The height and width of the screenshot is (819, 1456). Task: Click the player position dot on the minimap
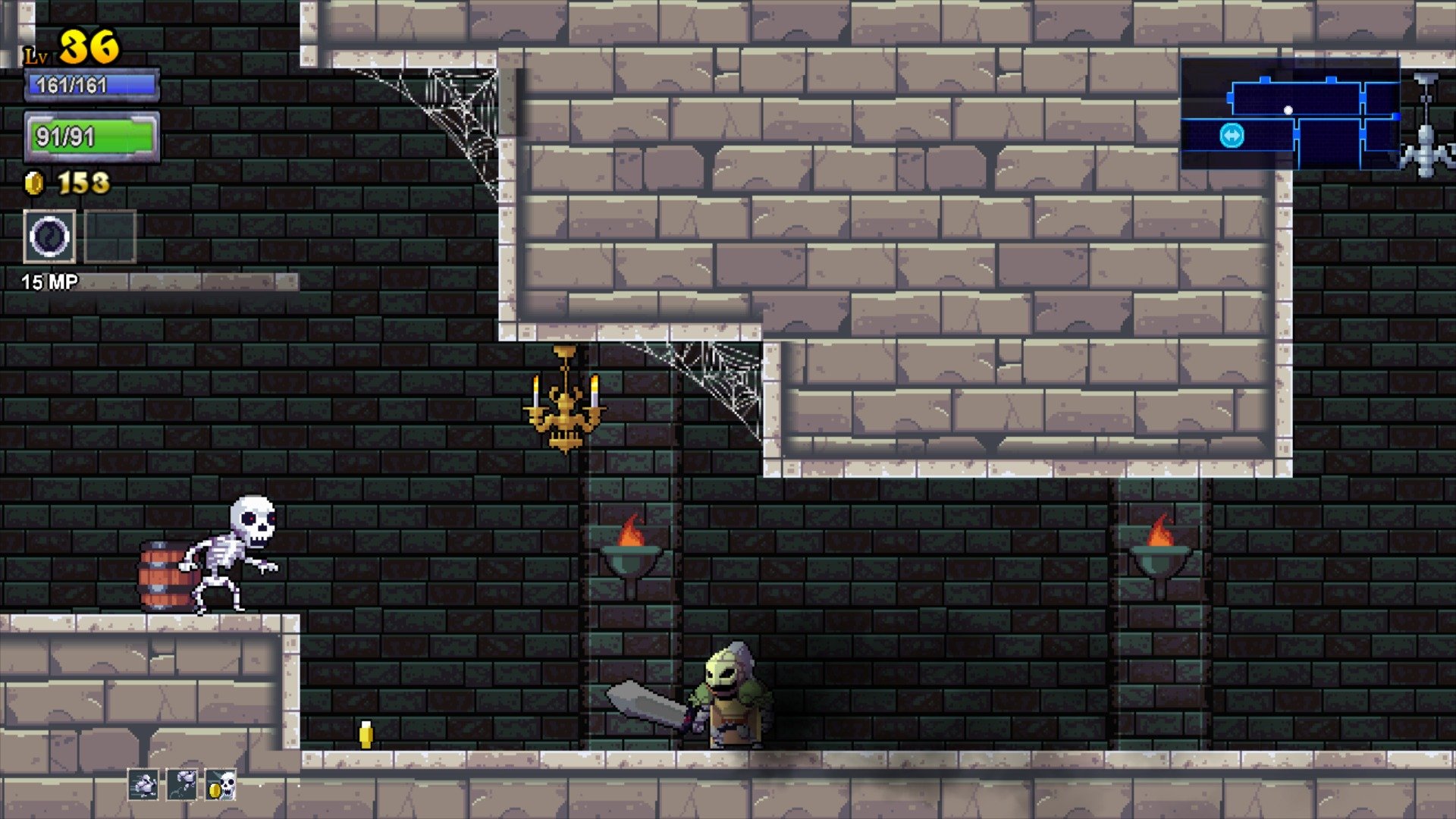click(1288, 109)
